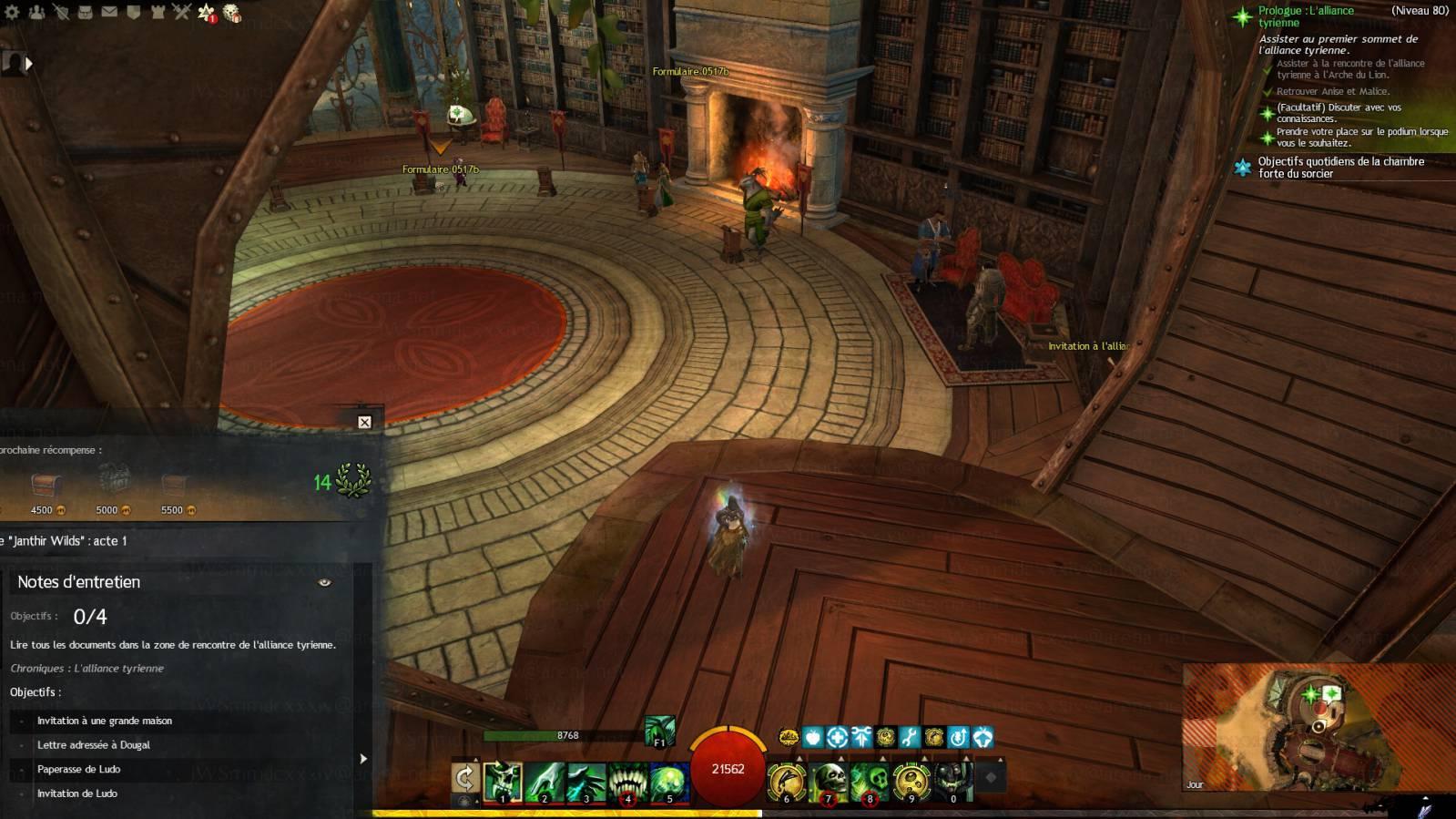Activate the elite skill in slot 0
Viewport: 1456px width, 819px height.
point(953,782)
